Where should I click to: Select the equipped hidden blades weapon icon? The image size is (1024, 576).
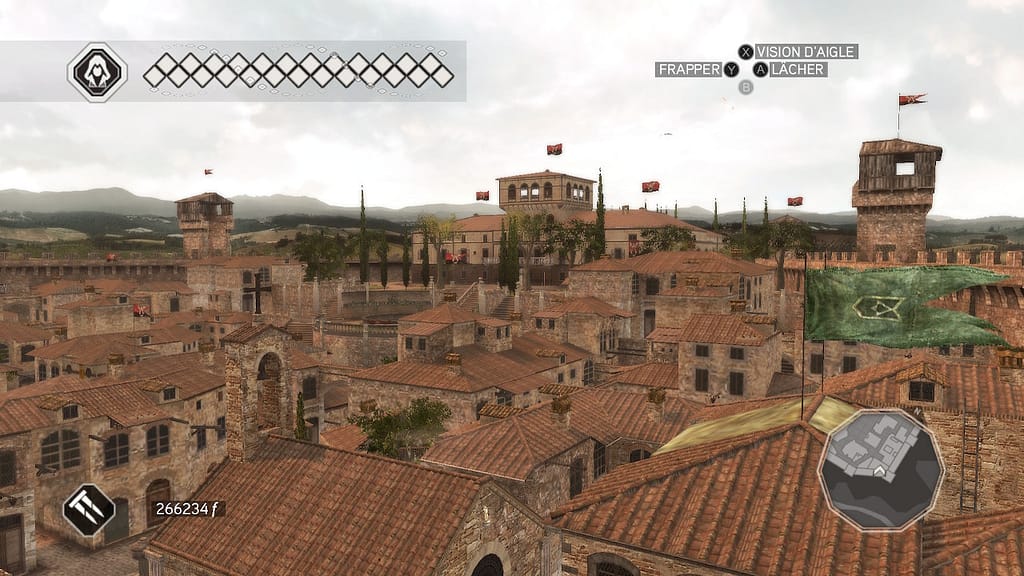click(x=89, y=509)
